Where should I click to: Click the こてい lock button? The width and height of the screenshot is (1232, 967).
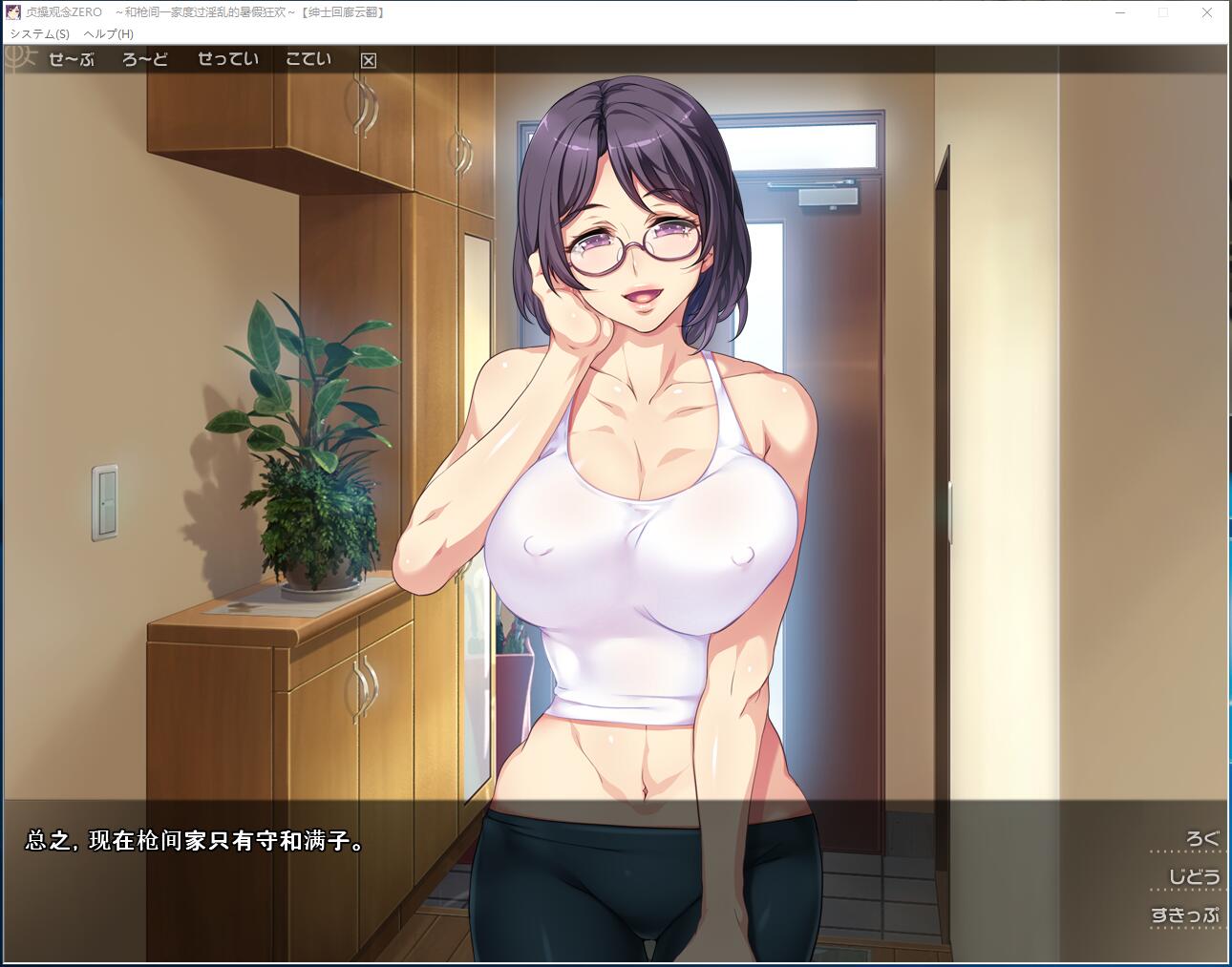308,59
